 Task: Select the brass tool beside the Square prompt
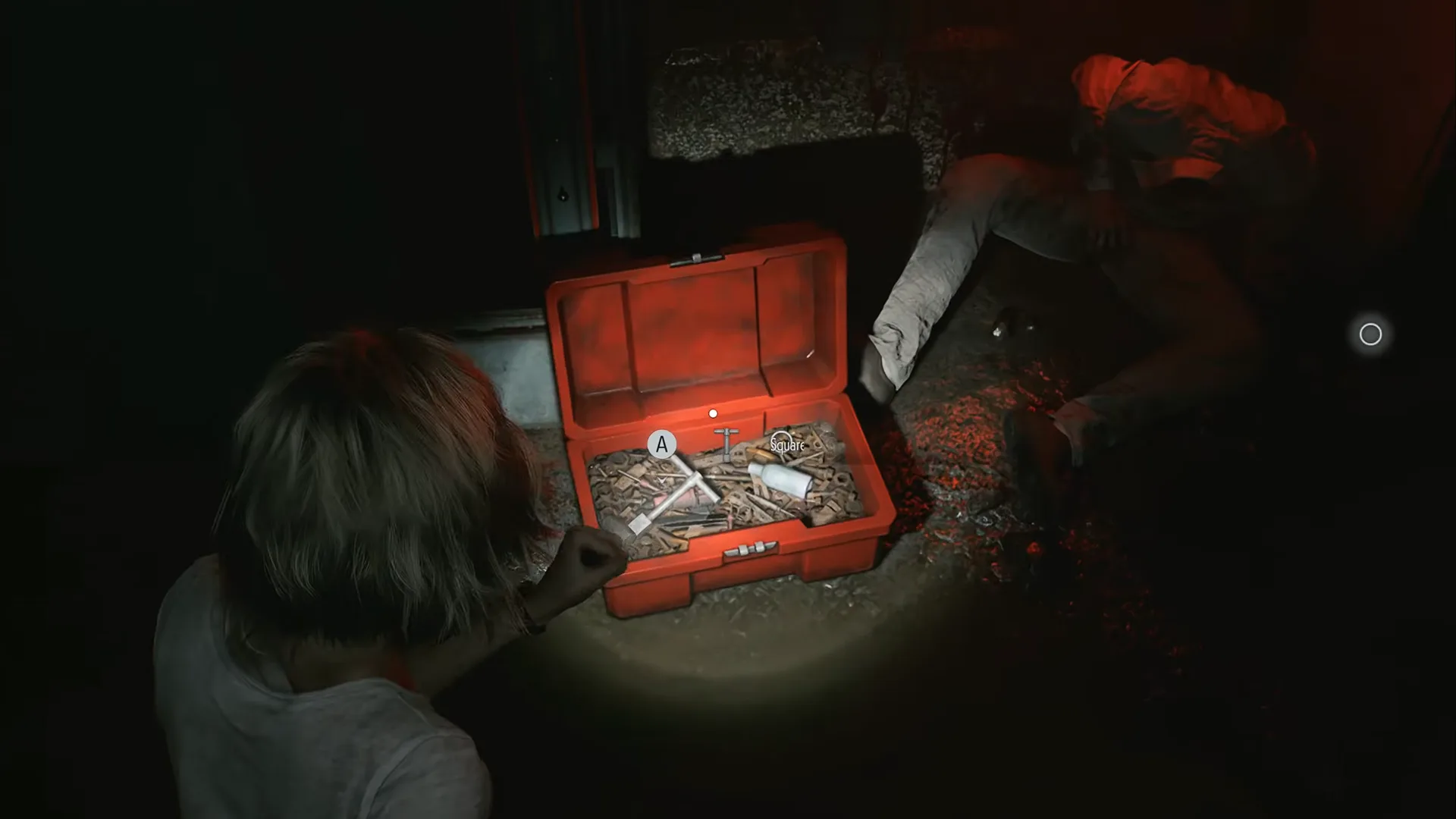click(761, 453)
